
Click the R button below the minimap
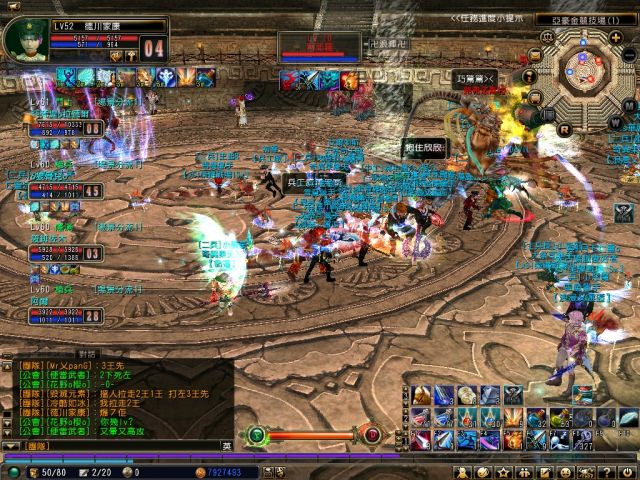pyautogui.click(x=565, y=128)
